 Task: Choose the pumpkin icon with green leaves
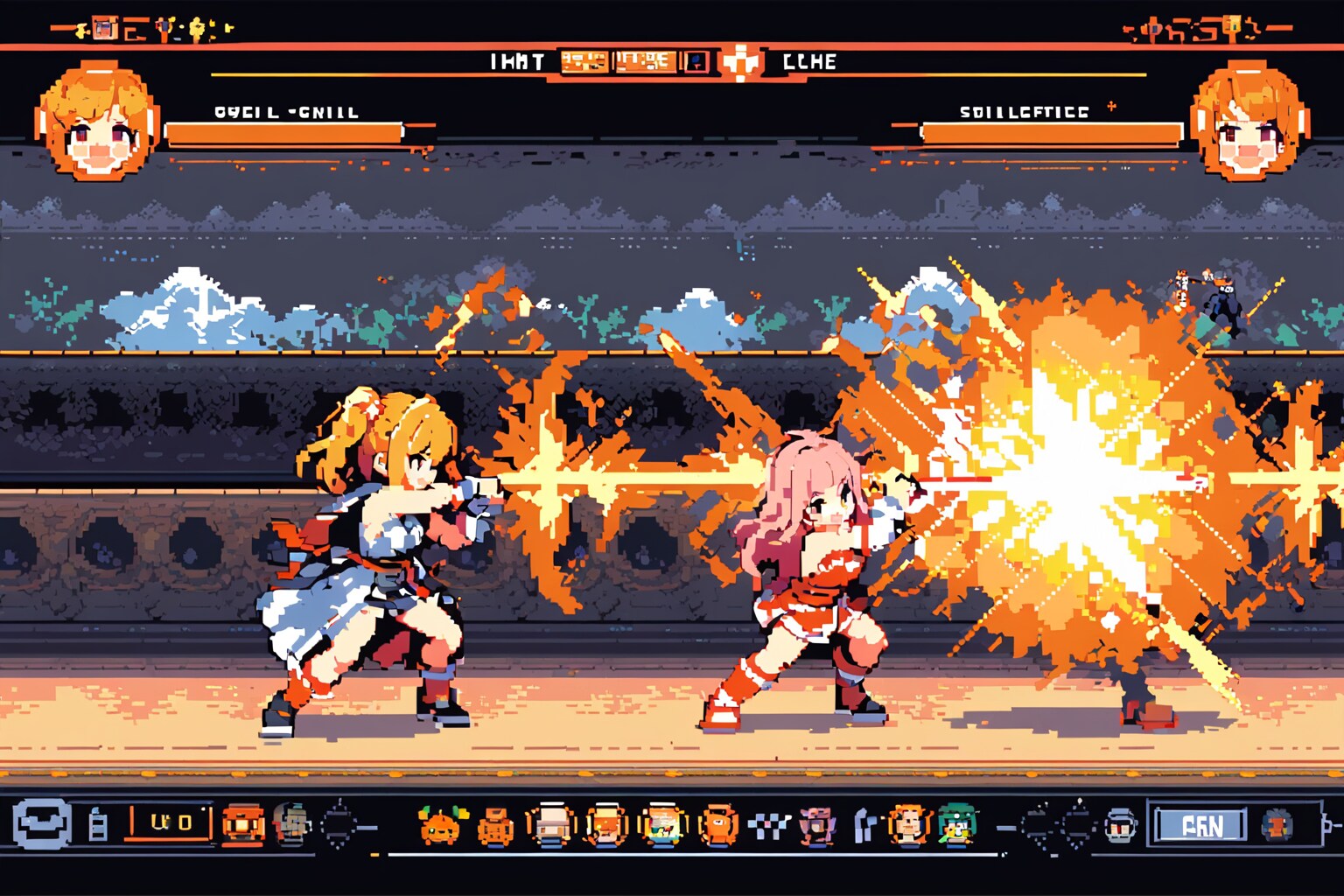point(442,825)
